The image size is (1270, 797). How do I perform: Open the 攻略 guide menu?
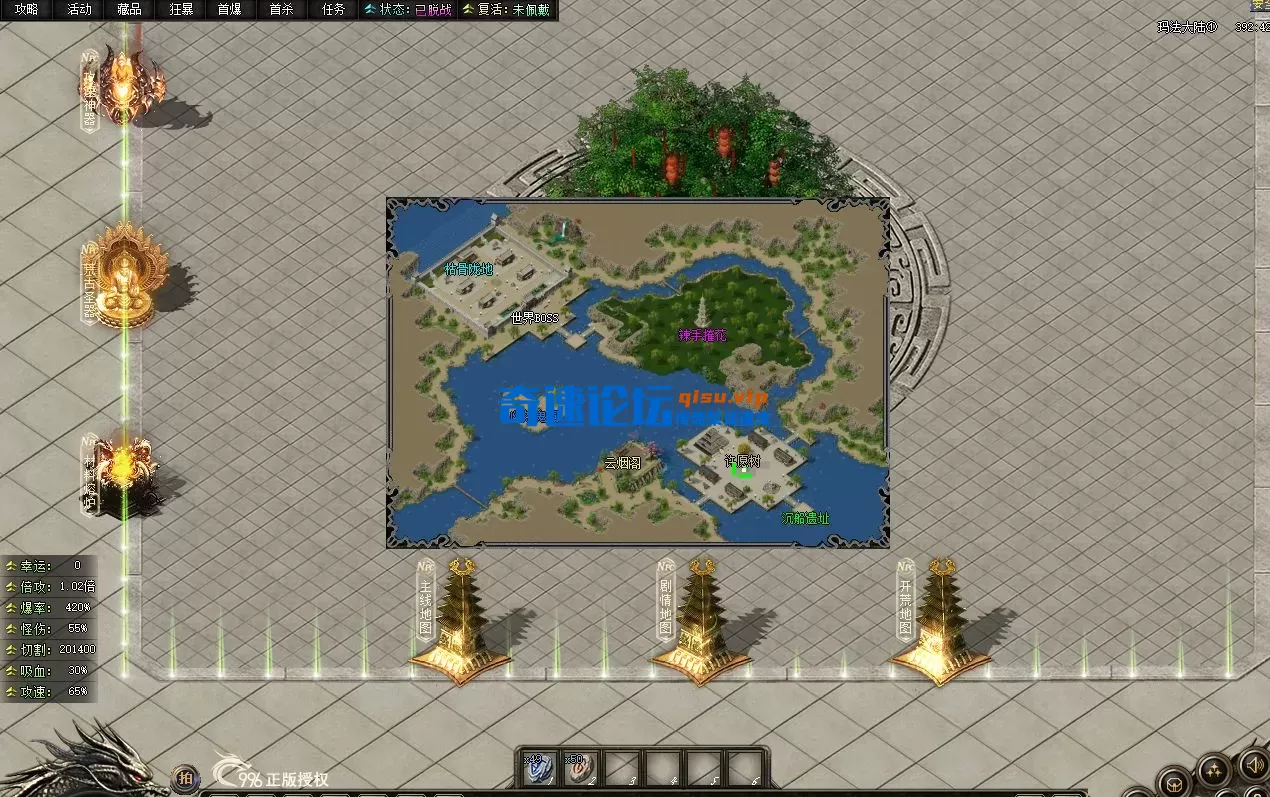(26, 10)
